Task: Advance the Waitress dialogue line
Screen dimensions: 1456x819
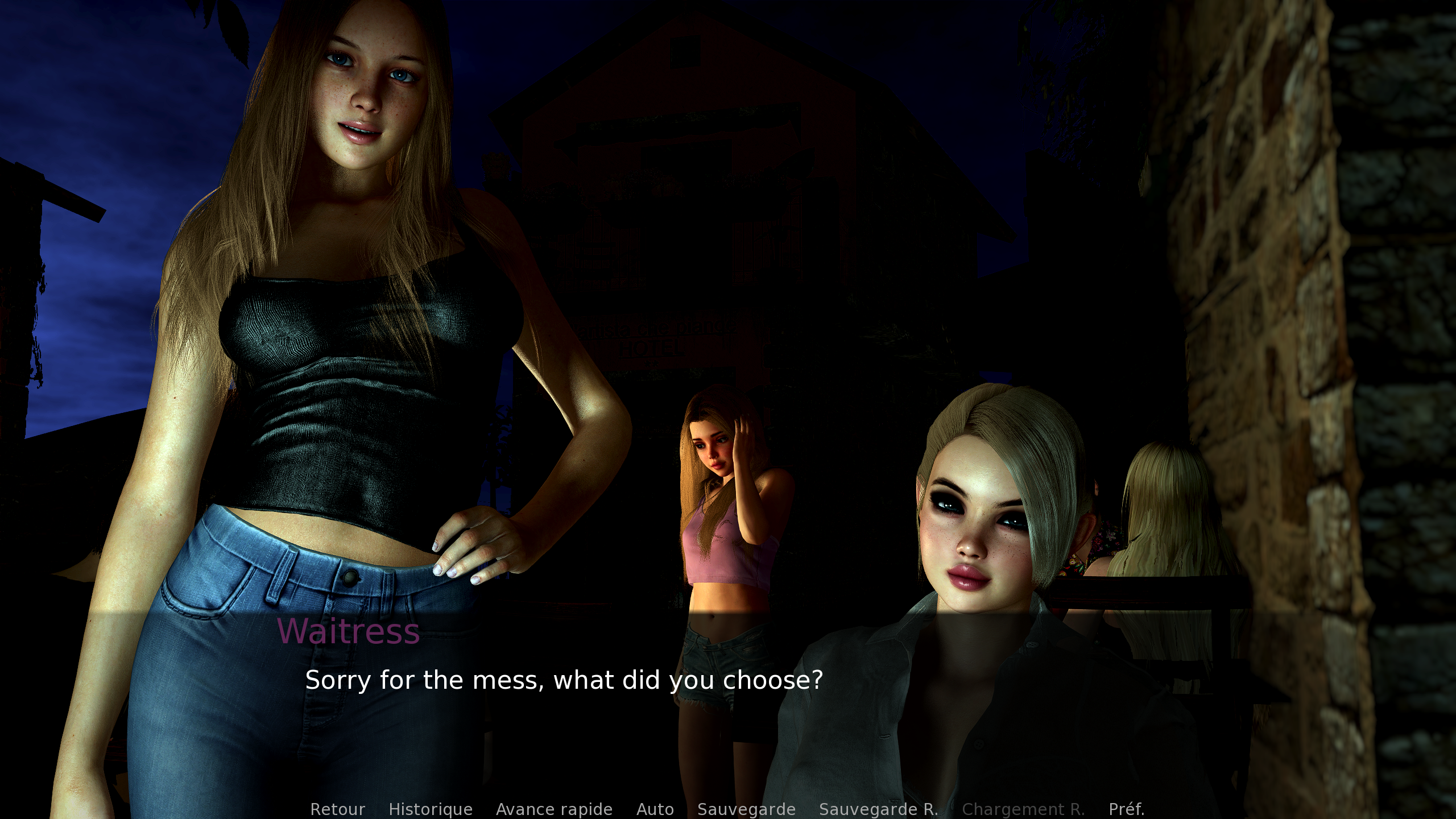Action: click(564, 680)
